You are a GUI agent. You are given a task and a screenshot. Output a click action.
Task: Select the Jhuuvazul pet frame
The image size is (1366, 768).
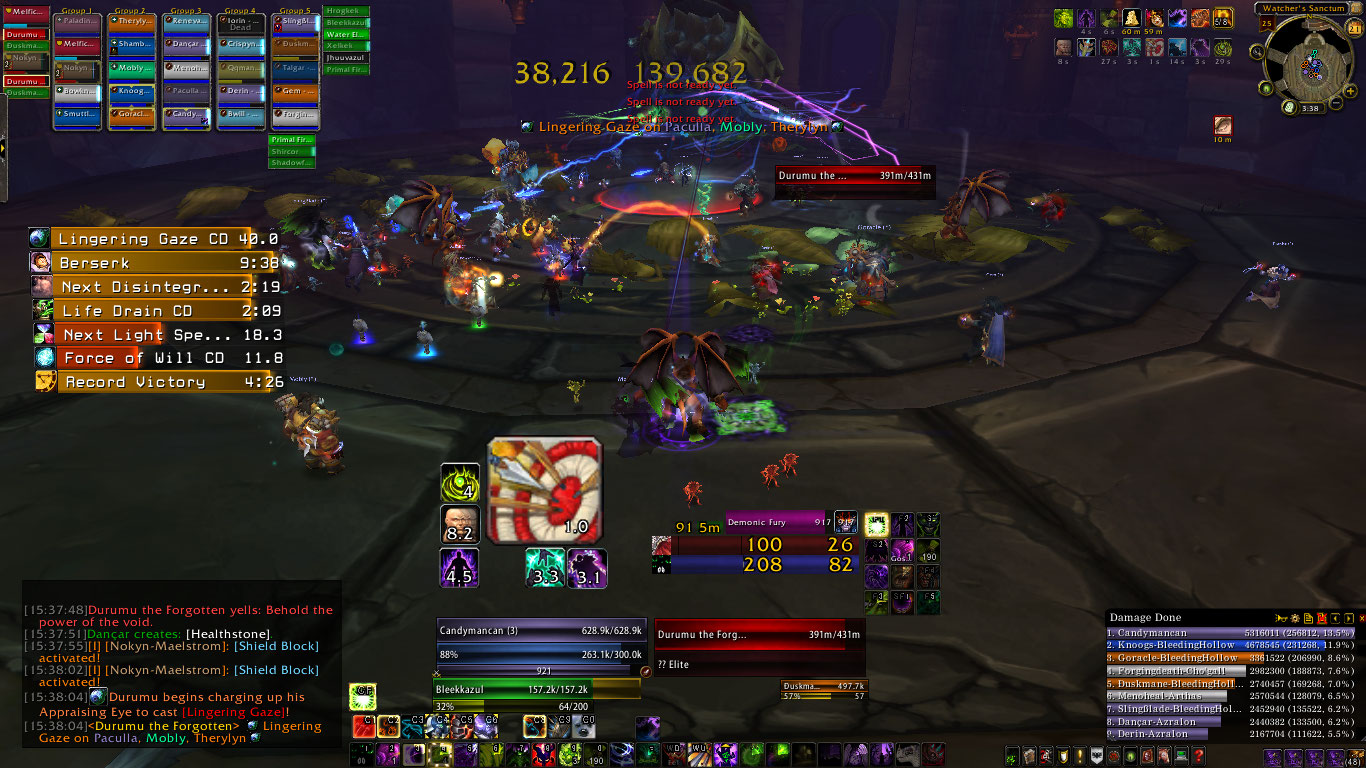[x=347, y=58]
